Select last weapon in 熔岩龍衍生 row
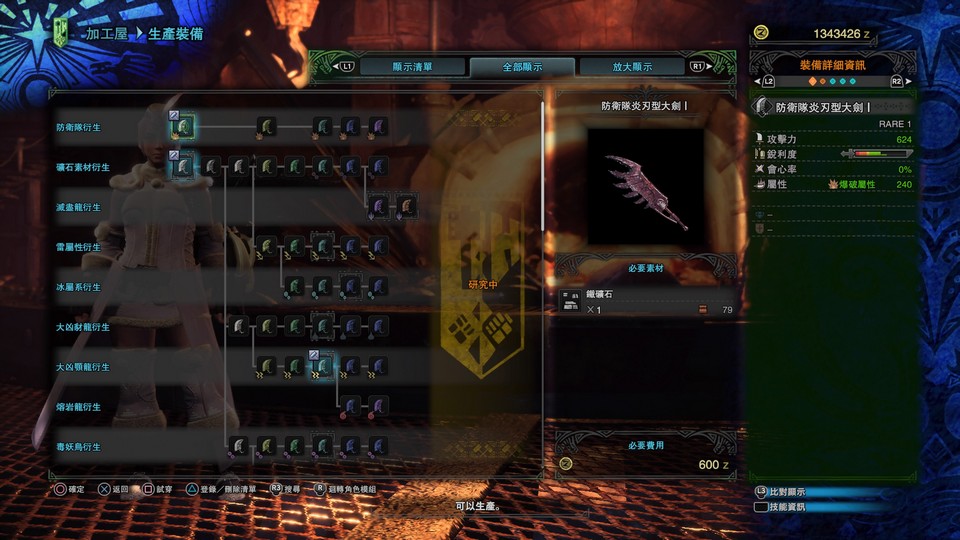This screenshot has width=960, height=540. (x=378, y=407)
